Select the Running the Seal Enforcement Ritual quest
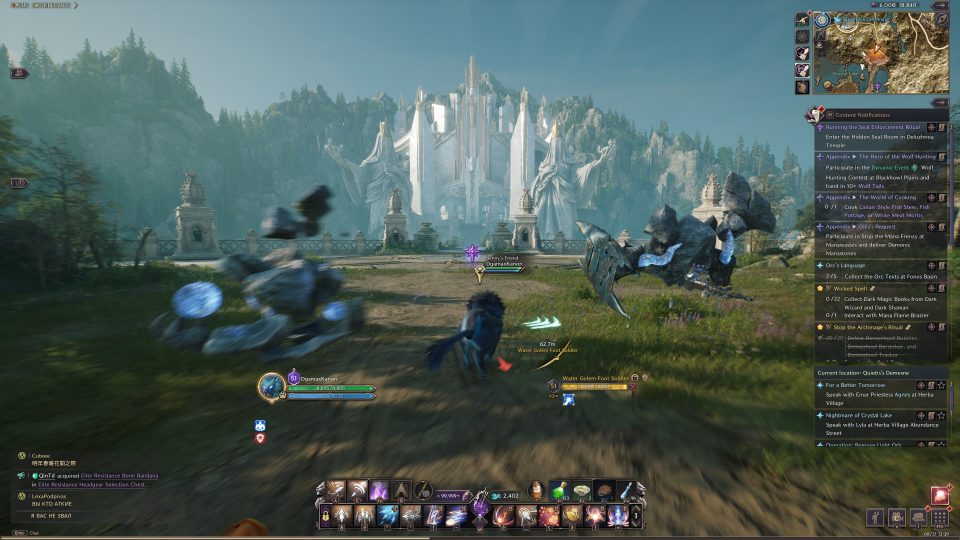 (x=871, y=127)
